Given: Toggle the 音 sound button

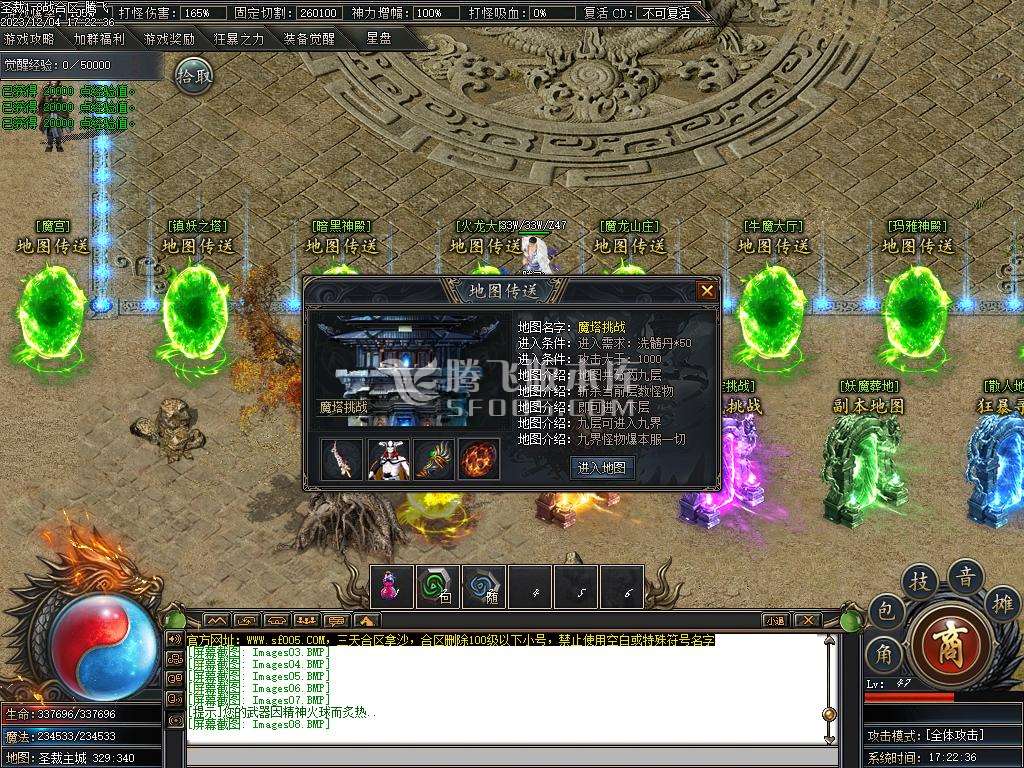Looking at the screenshot, I should [x=966, y=576].
